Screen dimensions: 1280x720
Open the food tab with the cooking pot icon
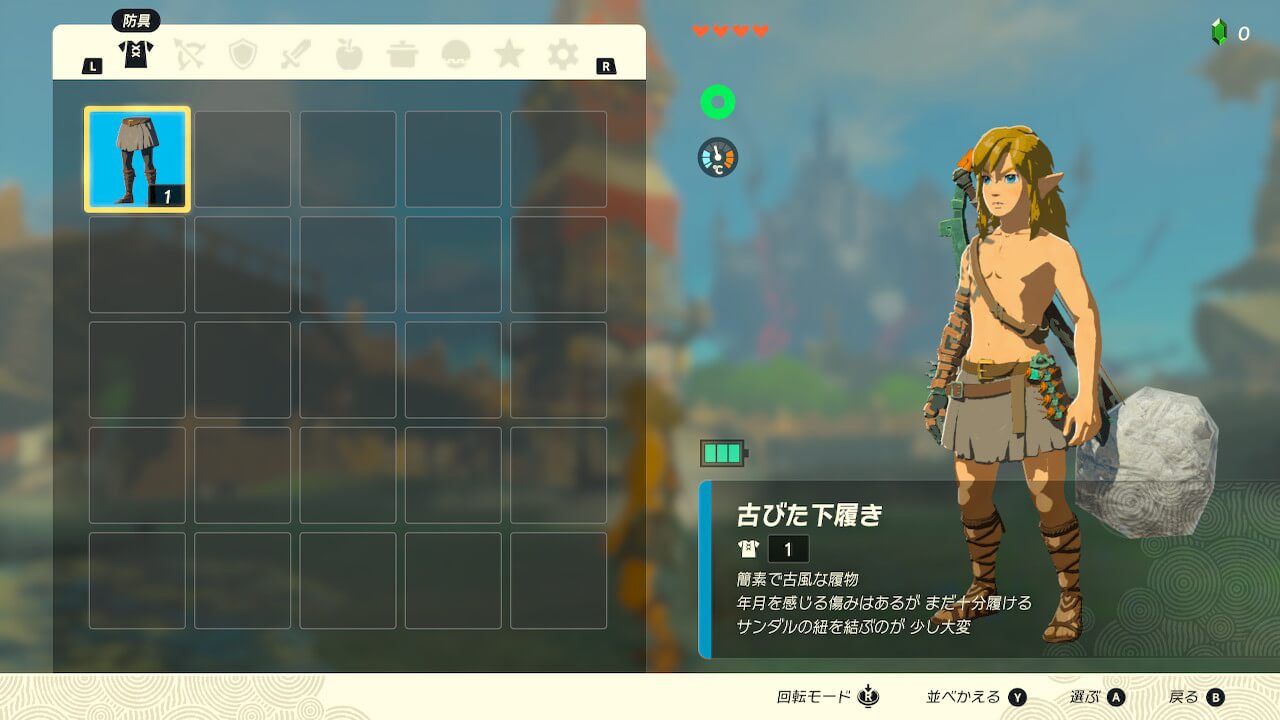(403, 54)
